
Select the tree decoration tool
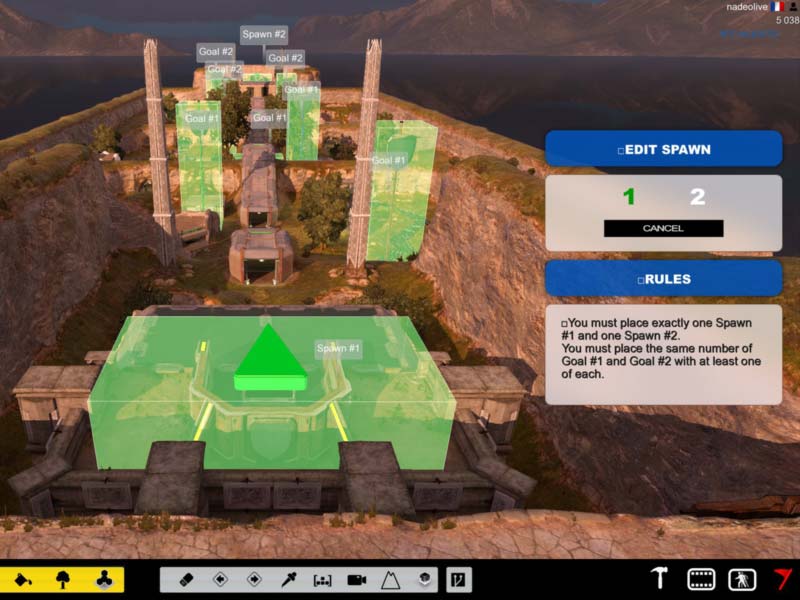coord(62,579)
